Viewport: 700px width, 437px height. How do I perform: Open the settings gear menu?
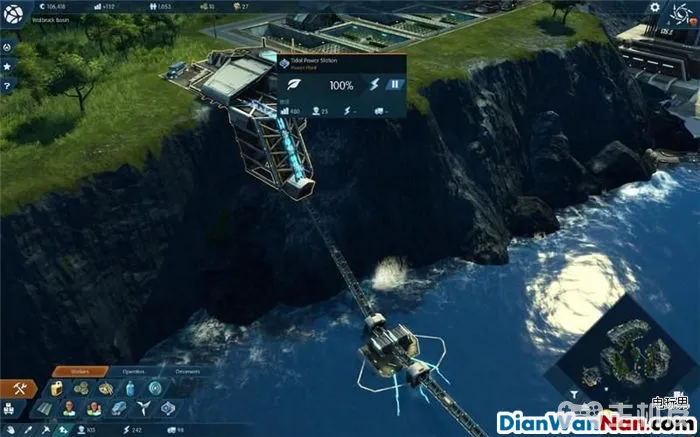click(x=655, y=7)
